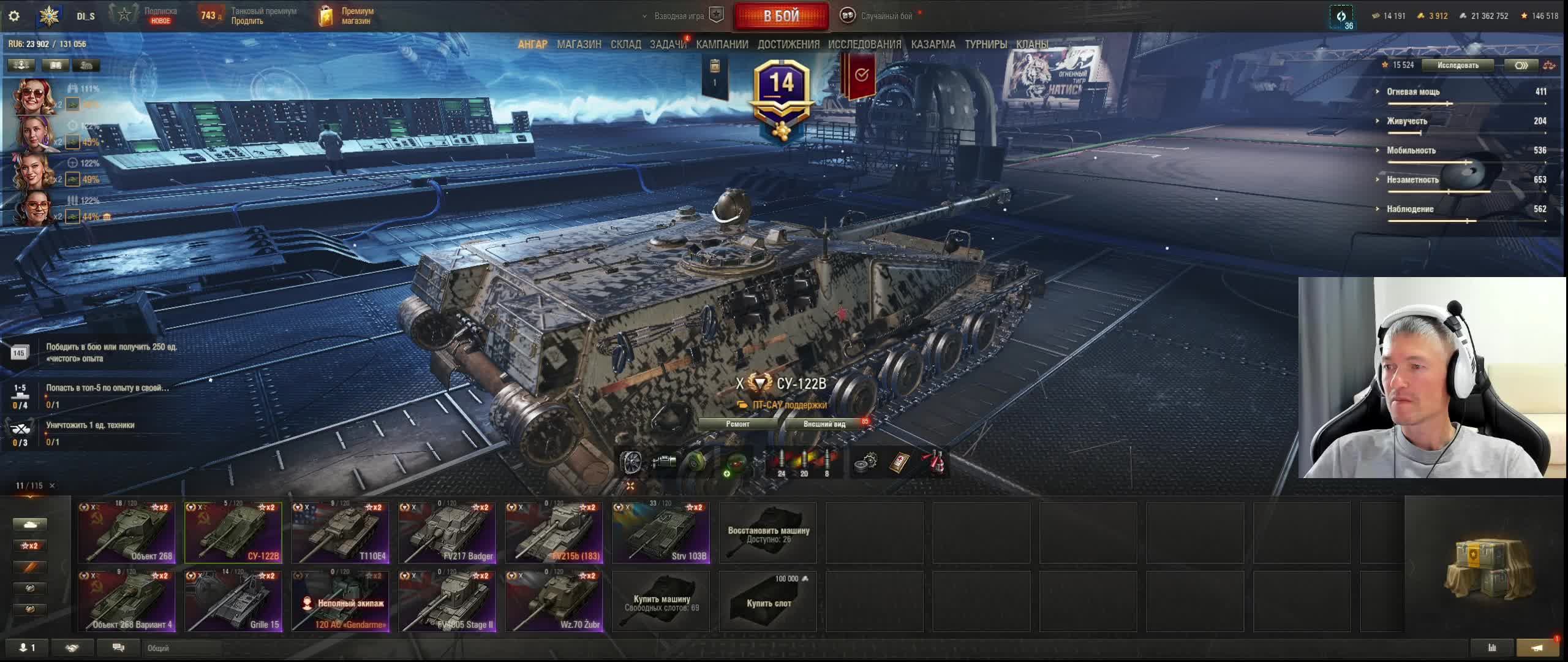Choose the T110E4 tank in carousel

coord(341,533)
